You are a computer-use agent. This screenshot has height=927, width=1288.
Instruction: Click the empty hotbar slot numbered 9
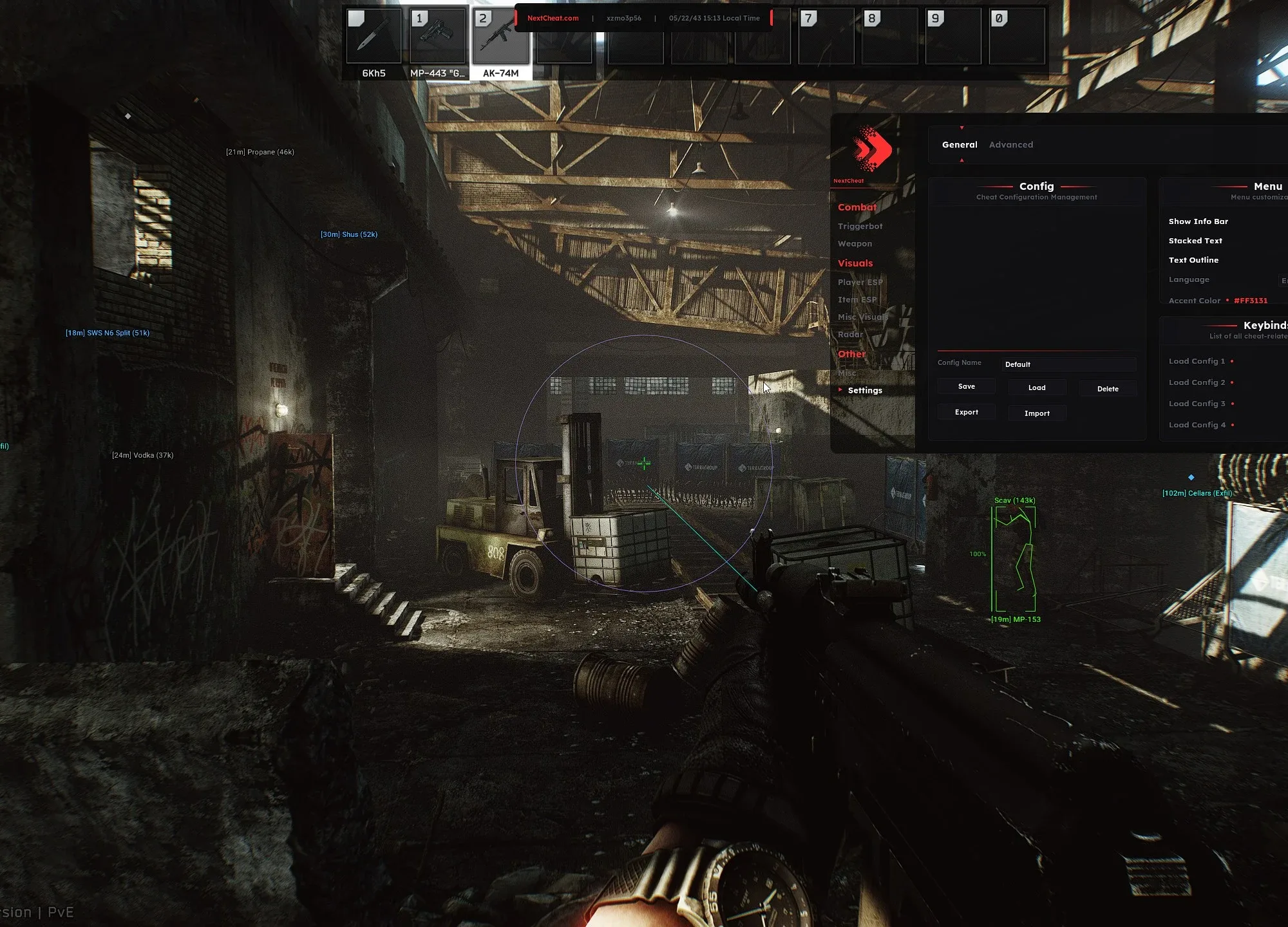(953, 37)
